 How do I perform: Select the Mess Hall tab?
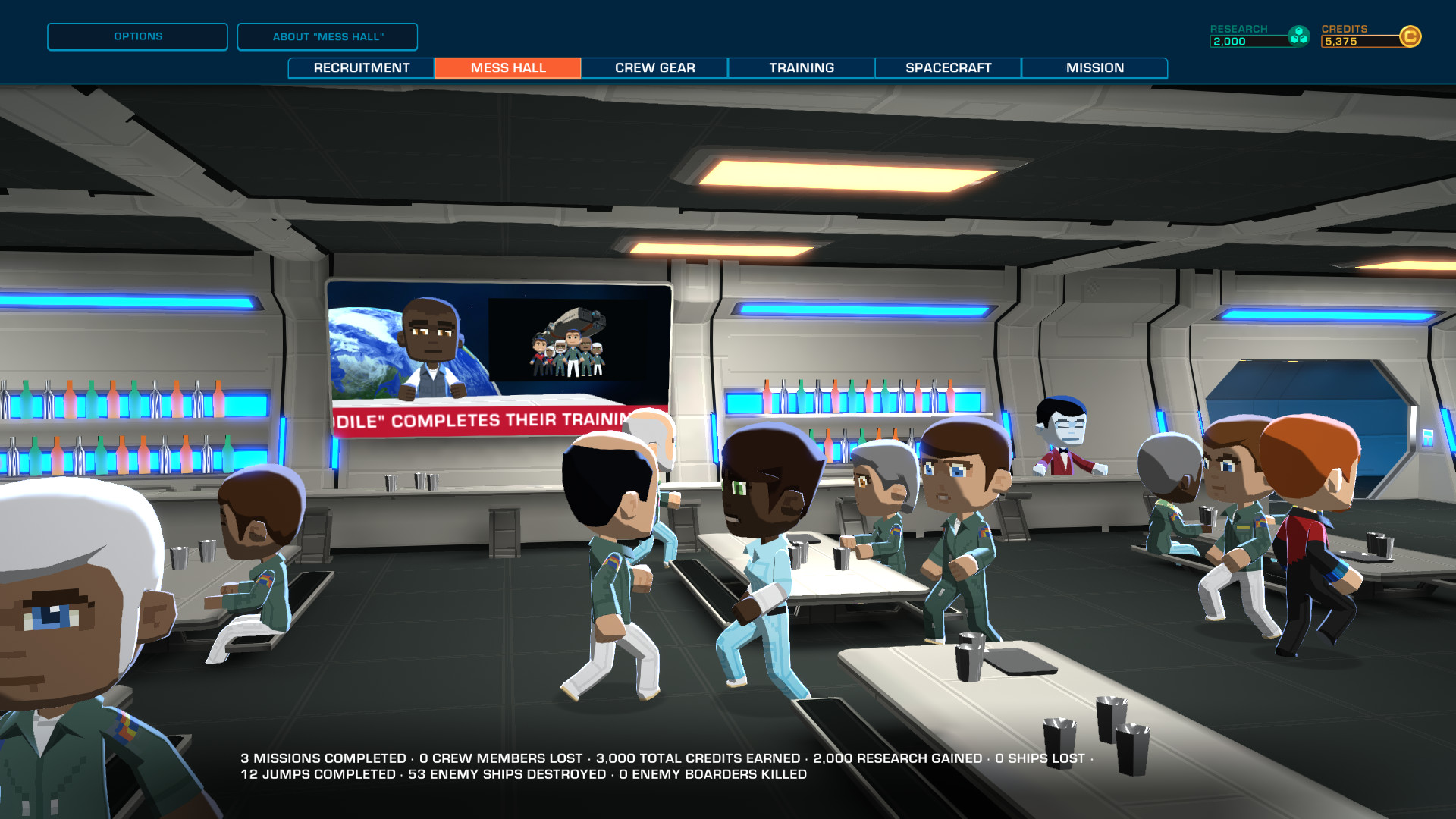(x=507, y=67)
